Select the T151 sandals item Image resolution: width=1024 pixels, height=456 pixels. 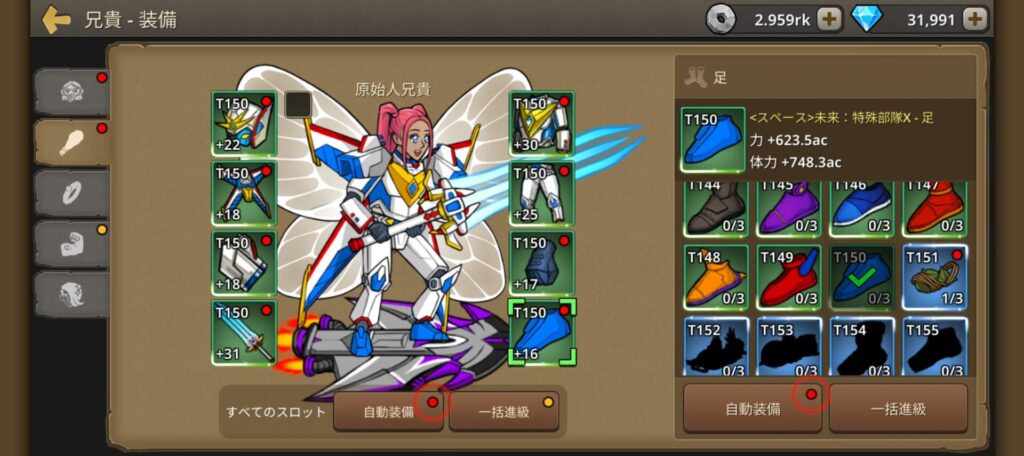pos(935,276)
